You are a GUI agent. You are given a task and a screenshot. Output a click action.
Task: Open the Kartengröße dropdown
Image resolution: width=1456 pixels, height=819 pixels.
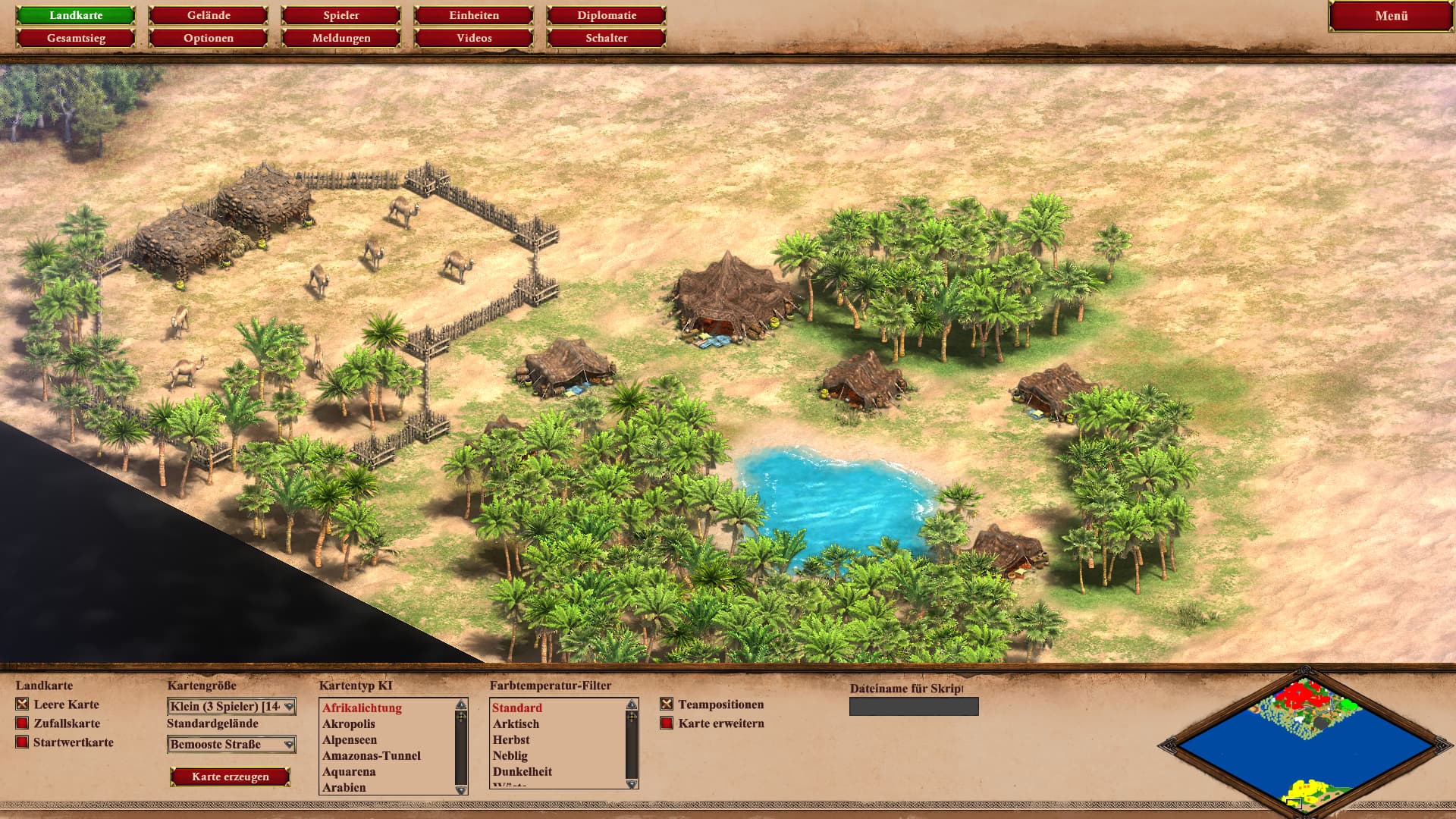[231, 707]
